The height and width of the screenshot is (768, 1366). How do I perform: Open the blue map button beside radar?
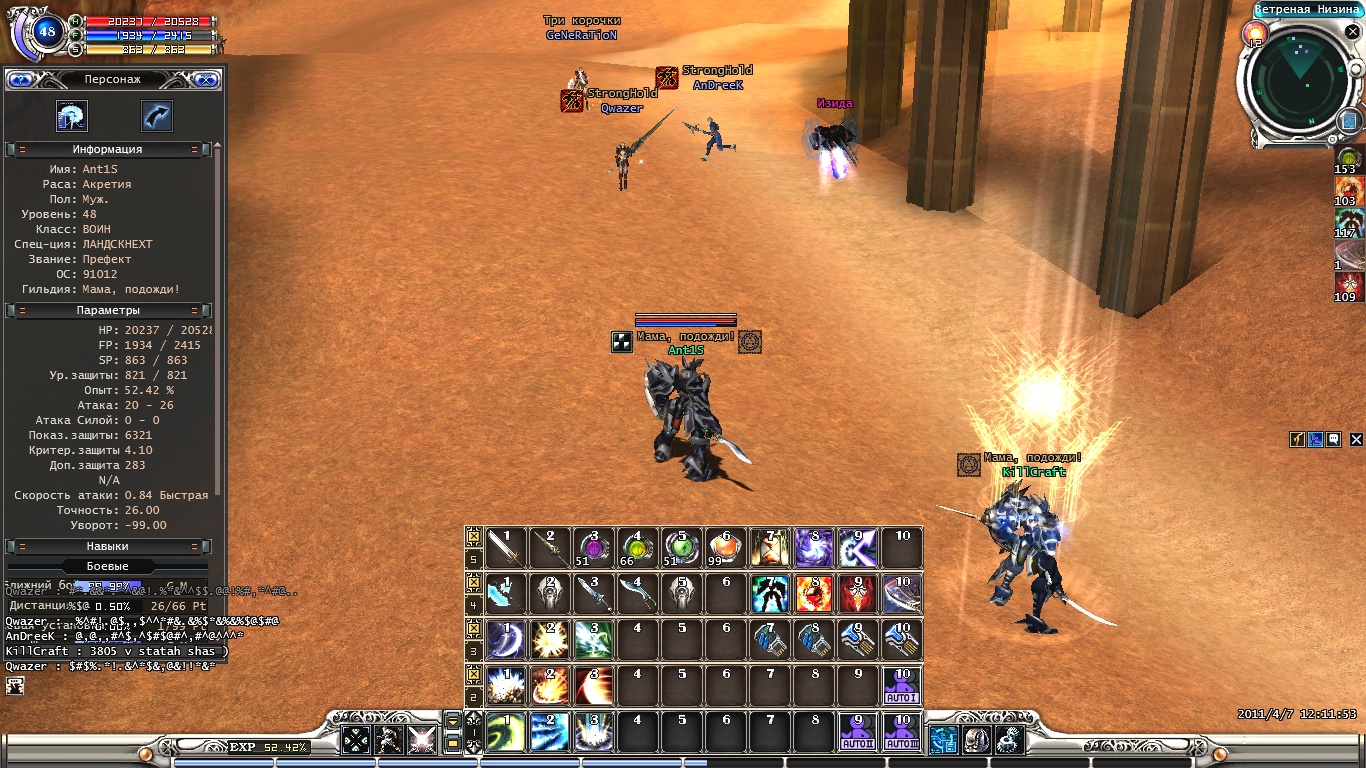[1347, 121]
